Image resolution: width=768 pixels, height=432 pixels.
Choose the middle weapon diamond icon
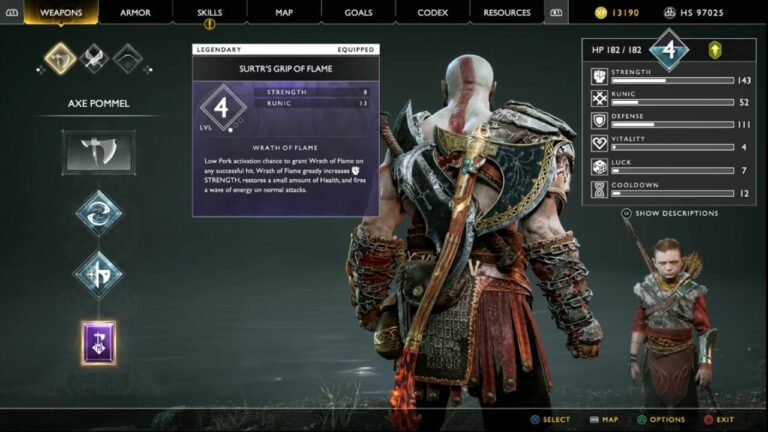click(94, 59)
